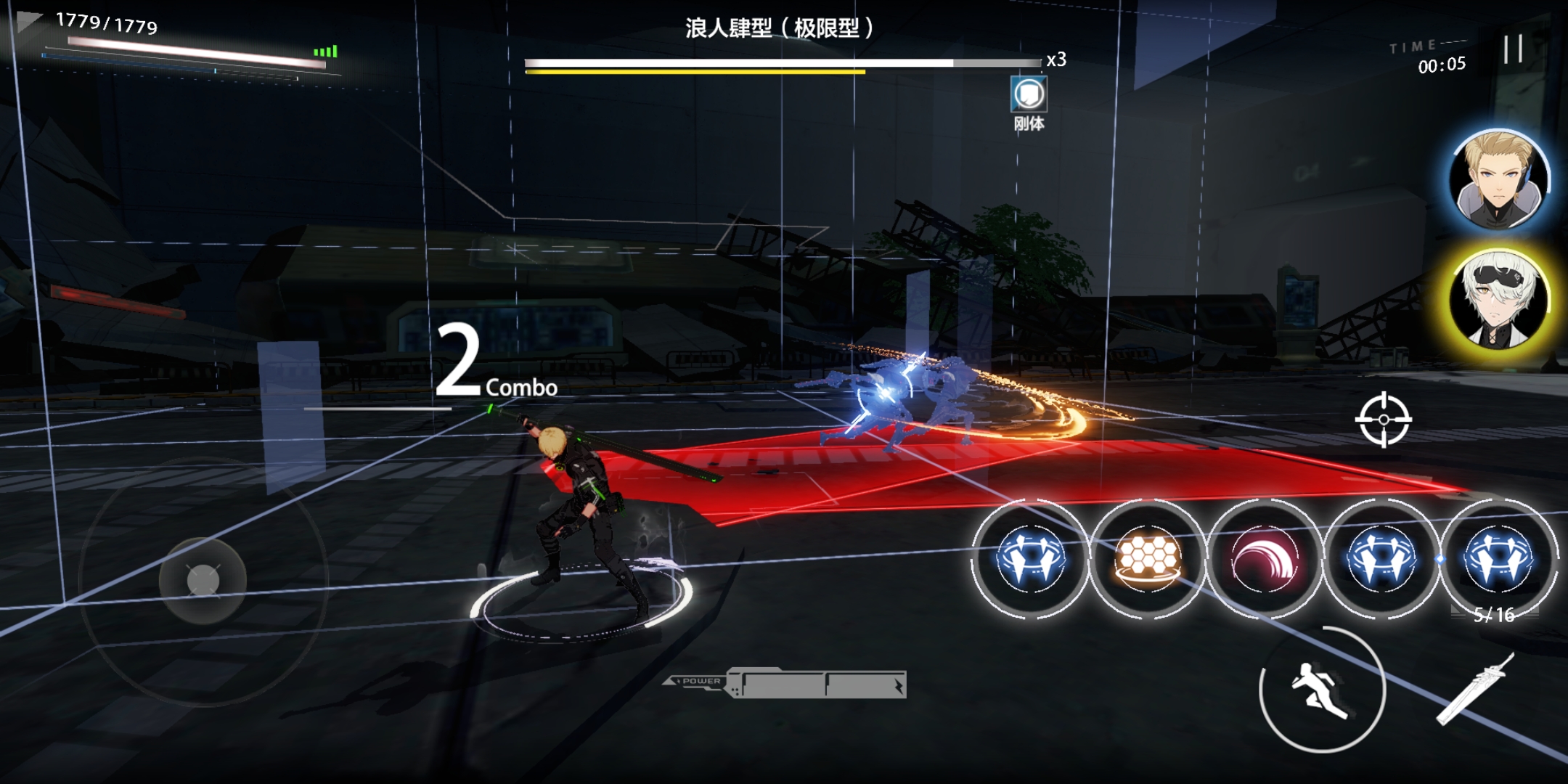The height and width of the screenshot is (784, 1568).
Task: Switch to the blond-haired teammate portrait
Action: coord(1497,179)
